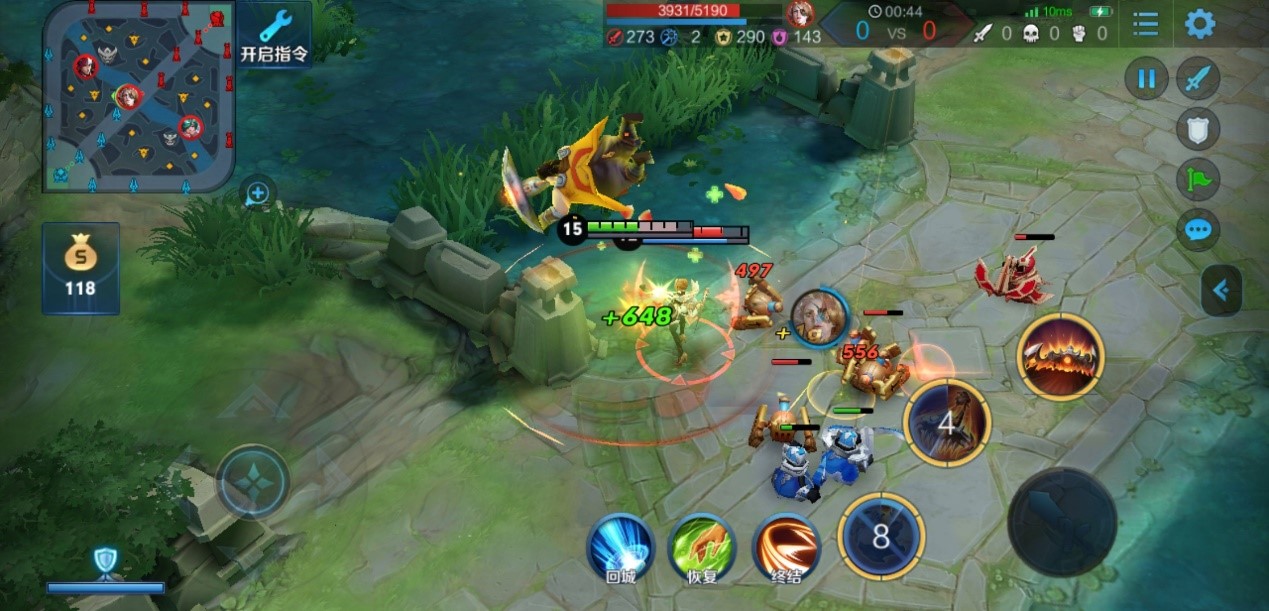
Task: Pause the game
Action: (1146, 79)
